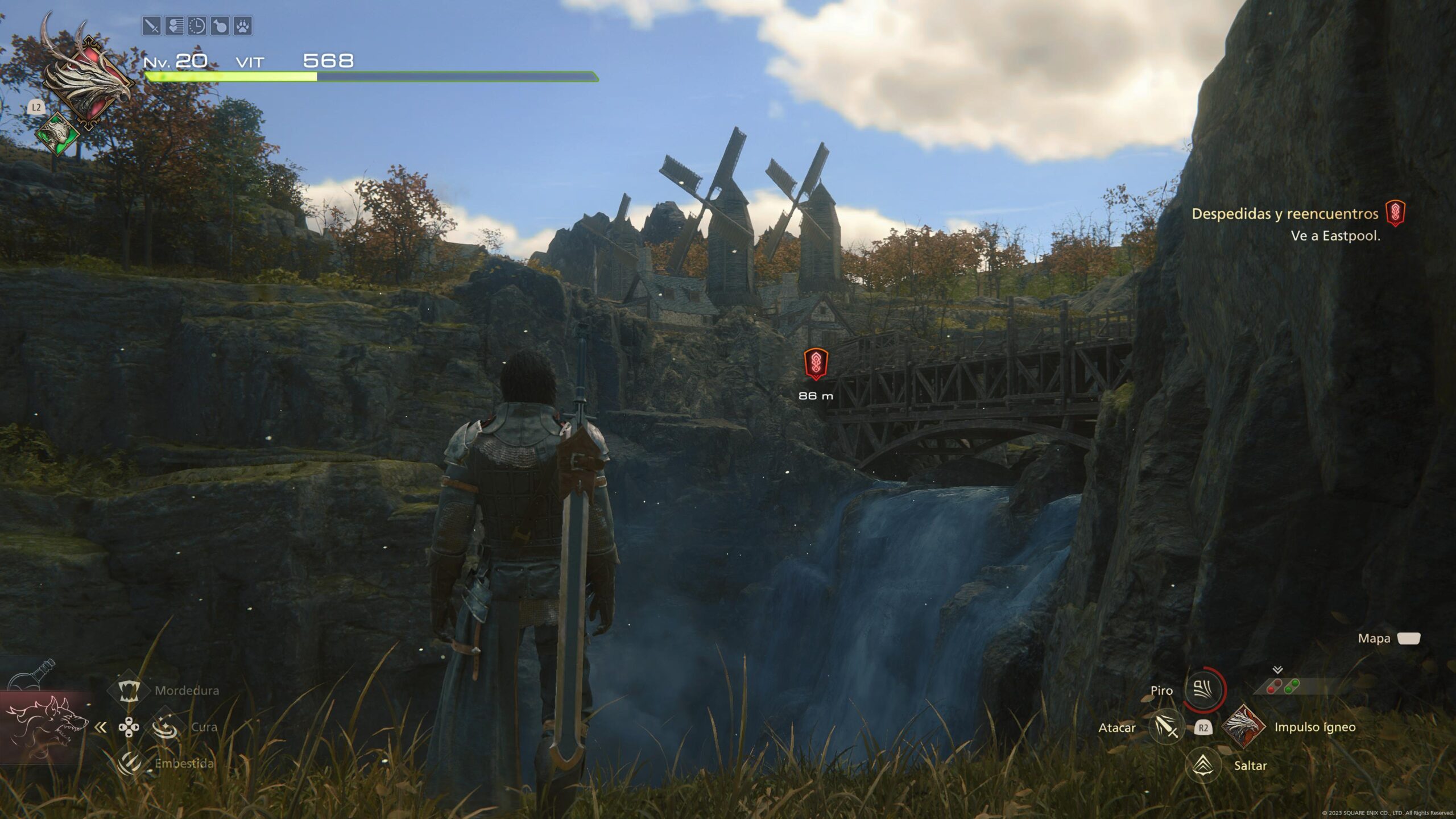Click the clock status icon
Screen dimensions: 1456x819
tap(197, 26)
